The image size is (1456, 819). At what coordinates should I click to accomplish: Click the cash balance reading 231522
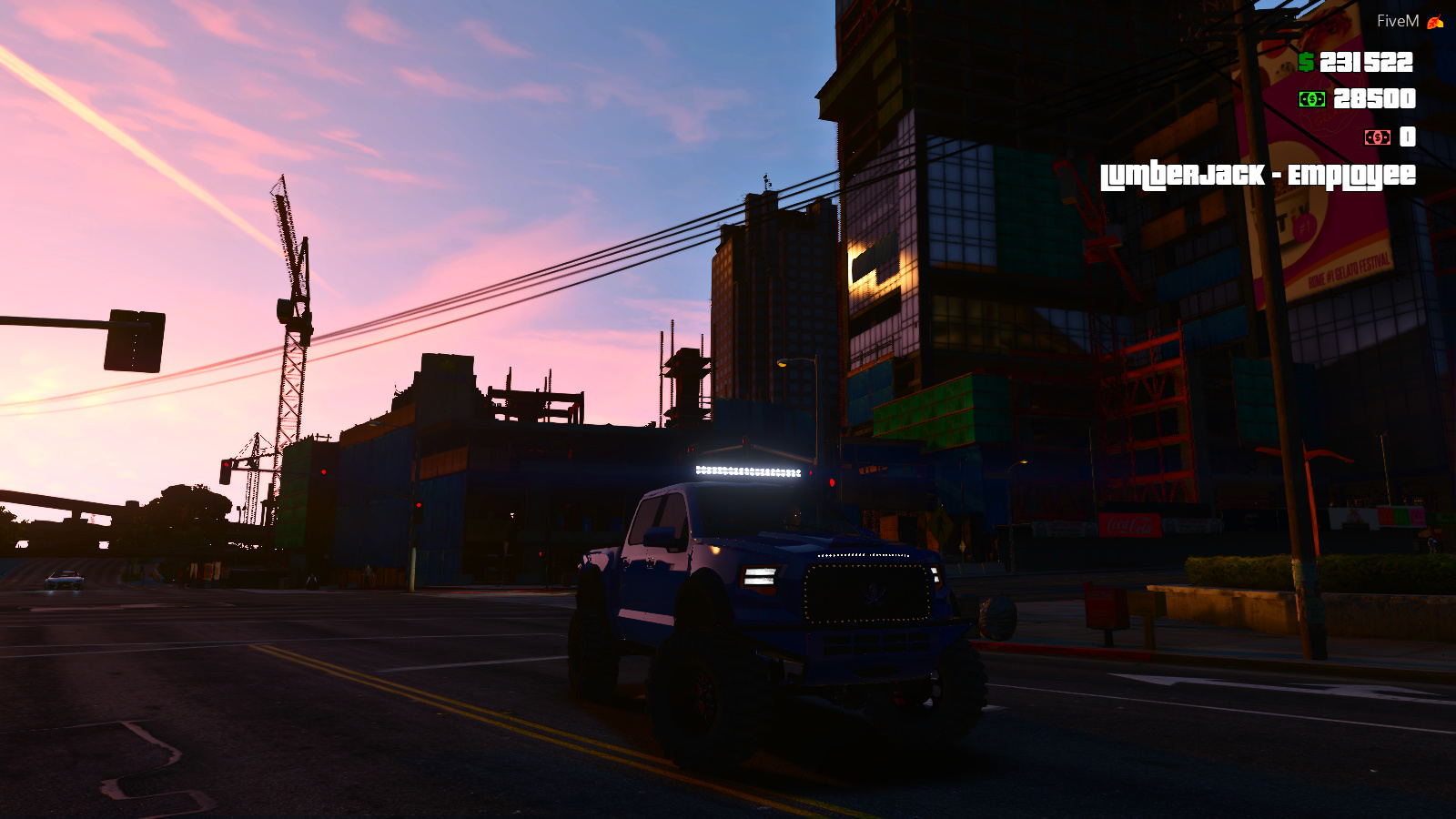1368,64
